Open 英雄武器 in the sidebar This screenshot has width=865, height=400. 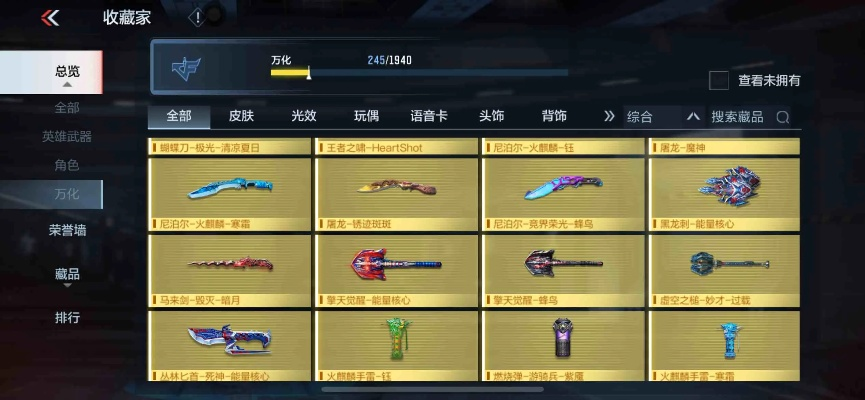[x=67, y=136]
